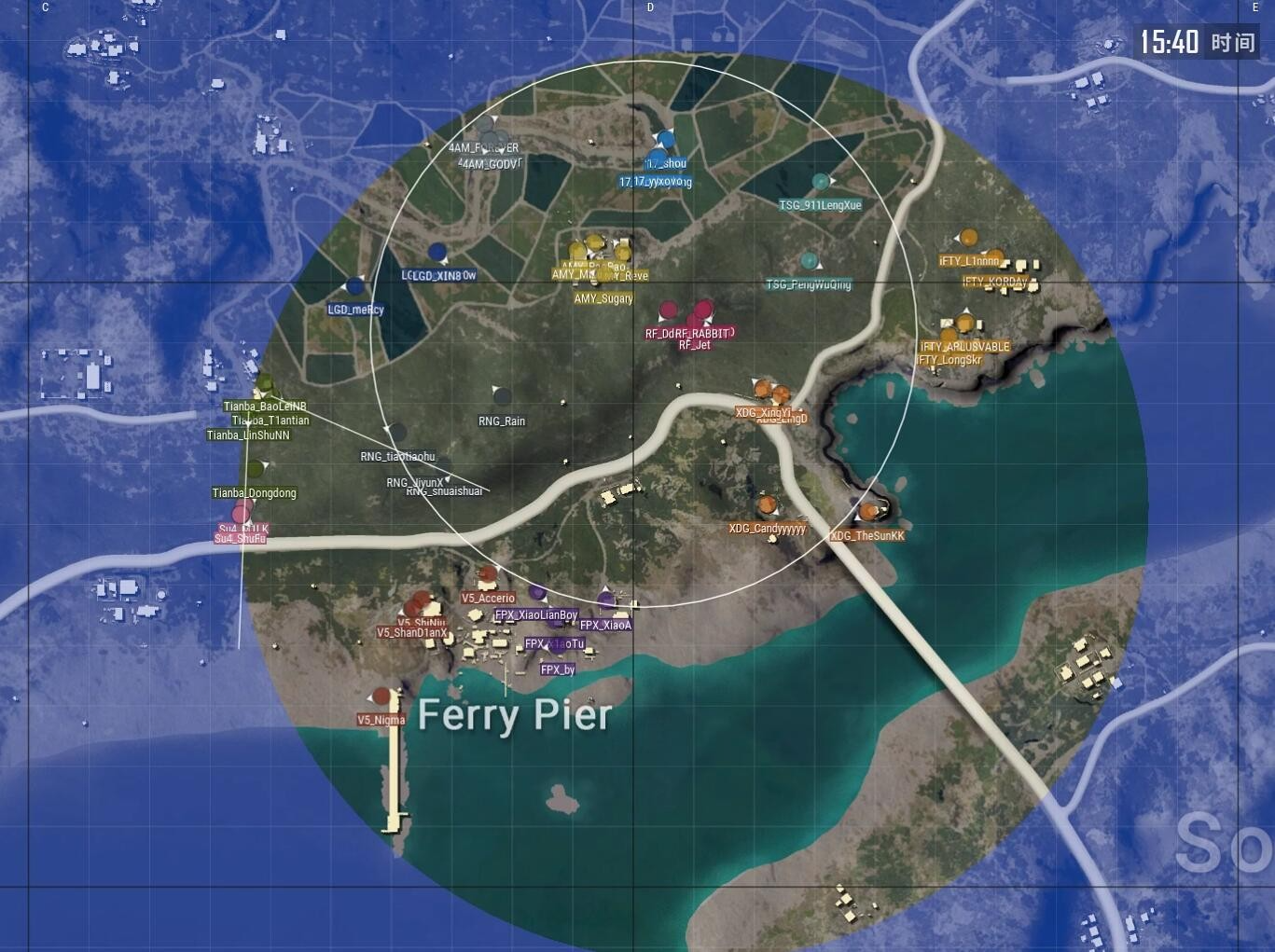This screenshot has width=1275, height=952.
Task: Click the Ferry Pier location label
Action: [514, 714]
